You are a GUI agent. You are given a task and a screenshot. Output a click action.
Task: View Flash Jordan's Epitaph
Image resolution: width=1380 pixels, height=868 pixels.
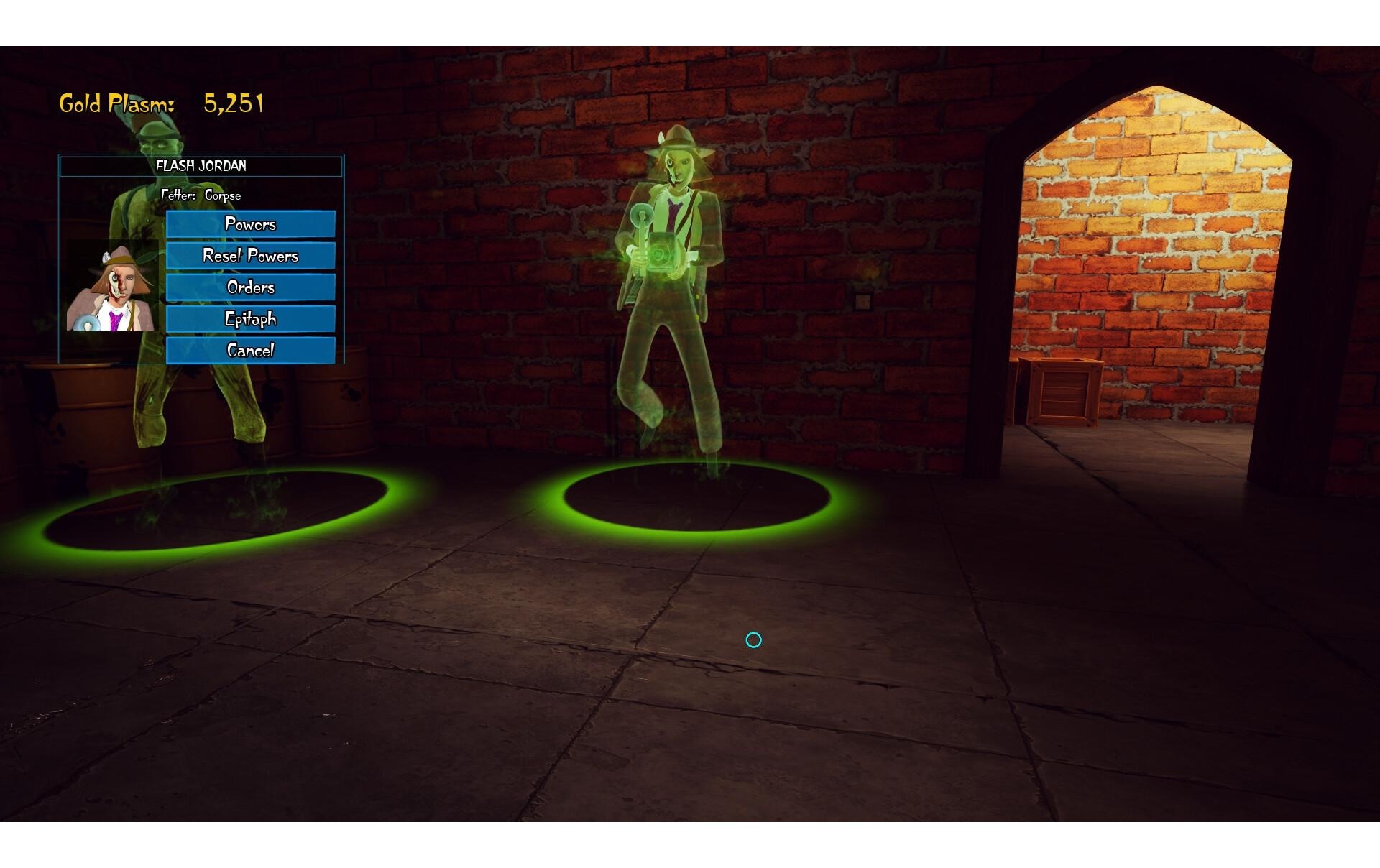click(250, 318)
